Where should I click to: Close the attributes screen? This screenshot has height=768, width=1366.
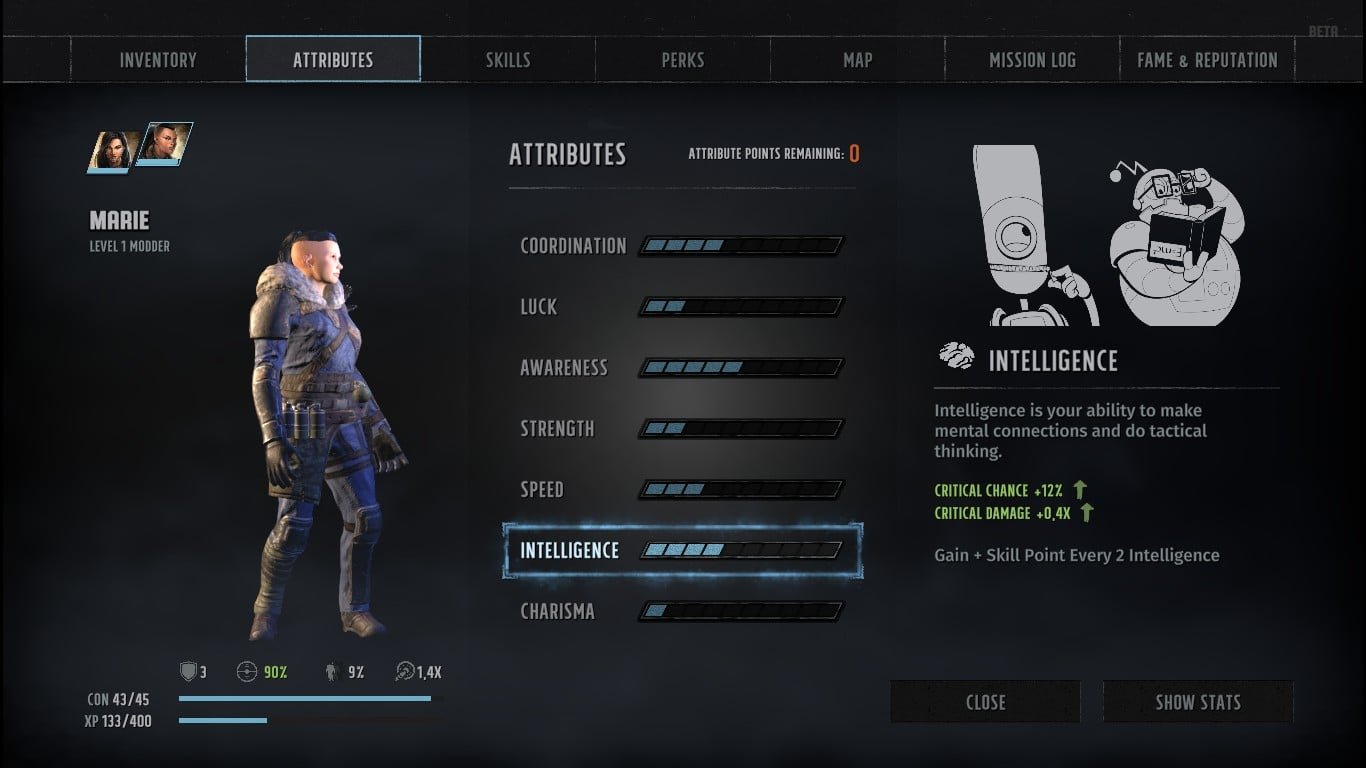click(985, 702)
